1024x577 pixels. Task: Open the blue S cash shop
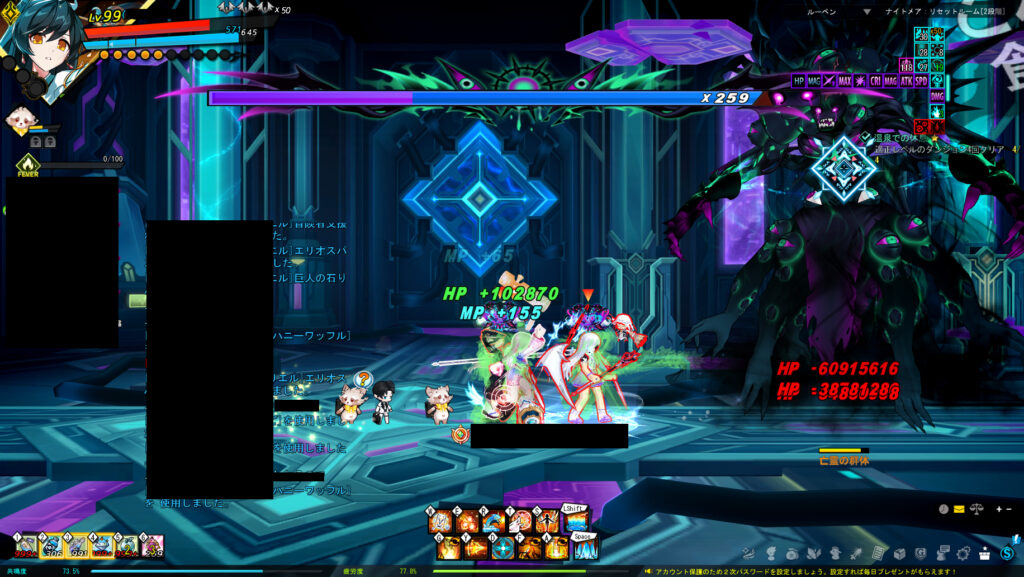click(1008, 553)
